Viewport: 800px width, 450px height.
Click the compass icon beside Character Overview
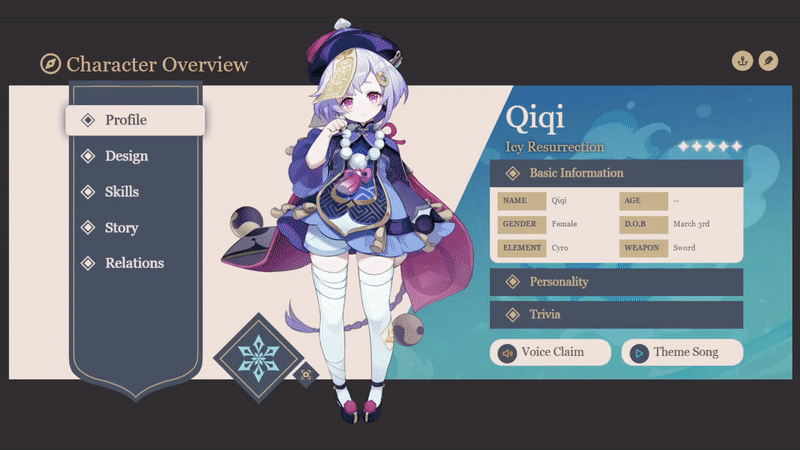pyautogui.click(x=50, y=65)
